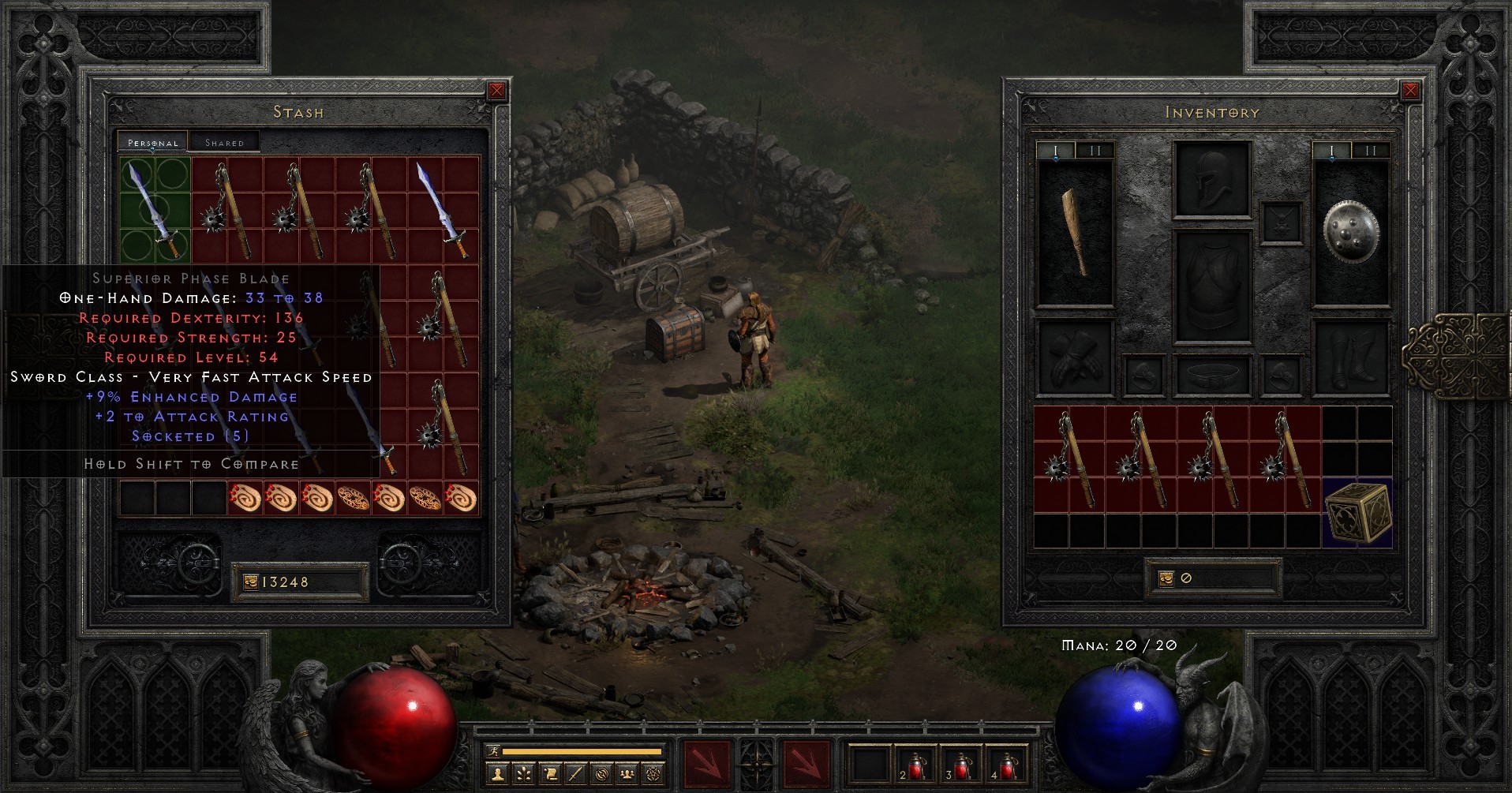
Task: Select the Personal stash tab
Action: (x=154, y=143)
